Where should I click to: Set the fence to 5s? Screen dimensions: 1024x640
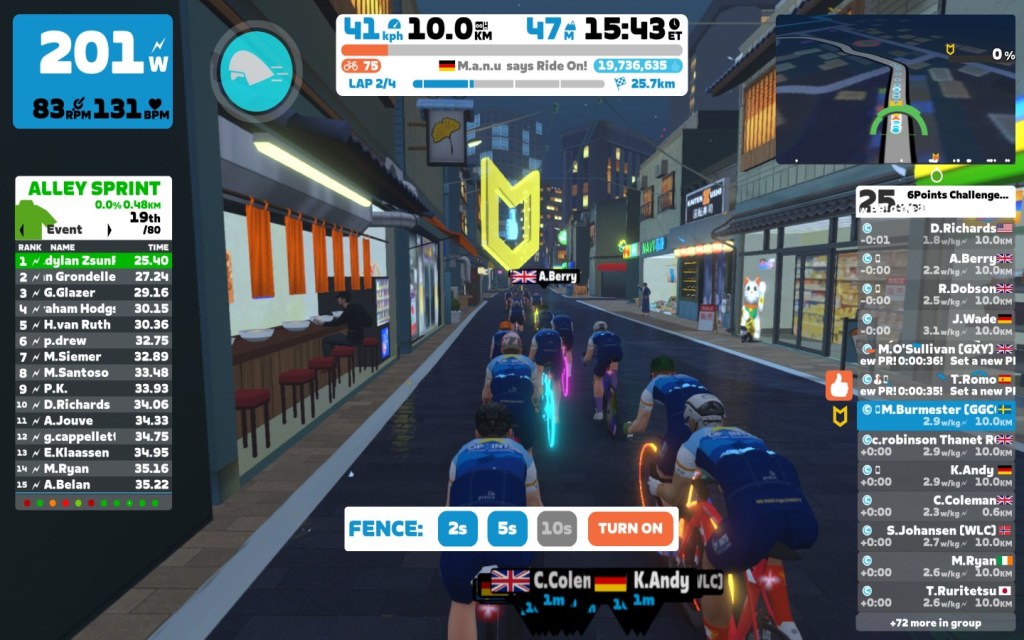coord(507,529)
